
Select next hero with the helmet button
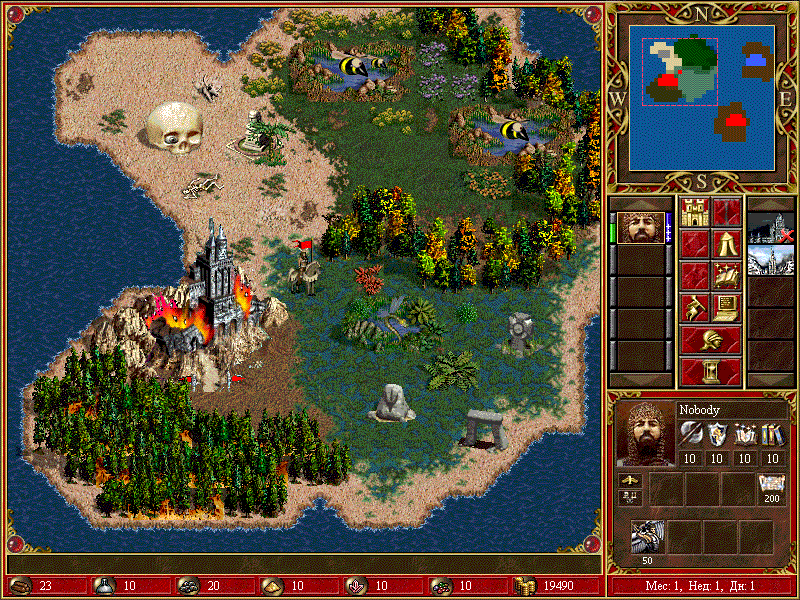pyautogui.click(x=710, y=339)
